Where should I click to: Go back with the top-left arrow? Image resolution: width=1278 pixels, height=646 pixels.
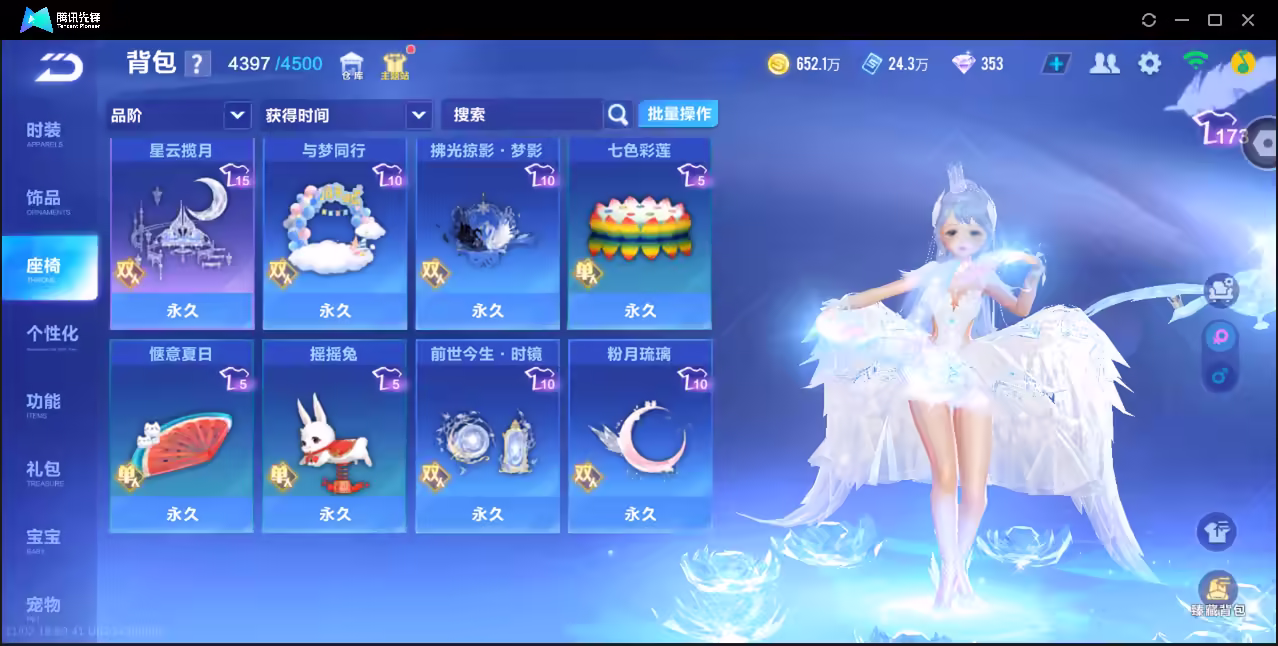58,66
